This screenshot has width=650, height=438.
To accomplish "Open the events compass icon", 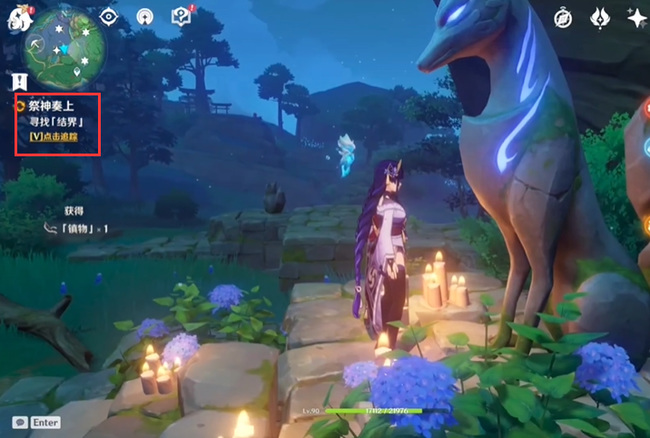I will 562,16.
